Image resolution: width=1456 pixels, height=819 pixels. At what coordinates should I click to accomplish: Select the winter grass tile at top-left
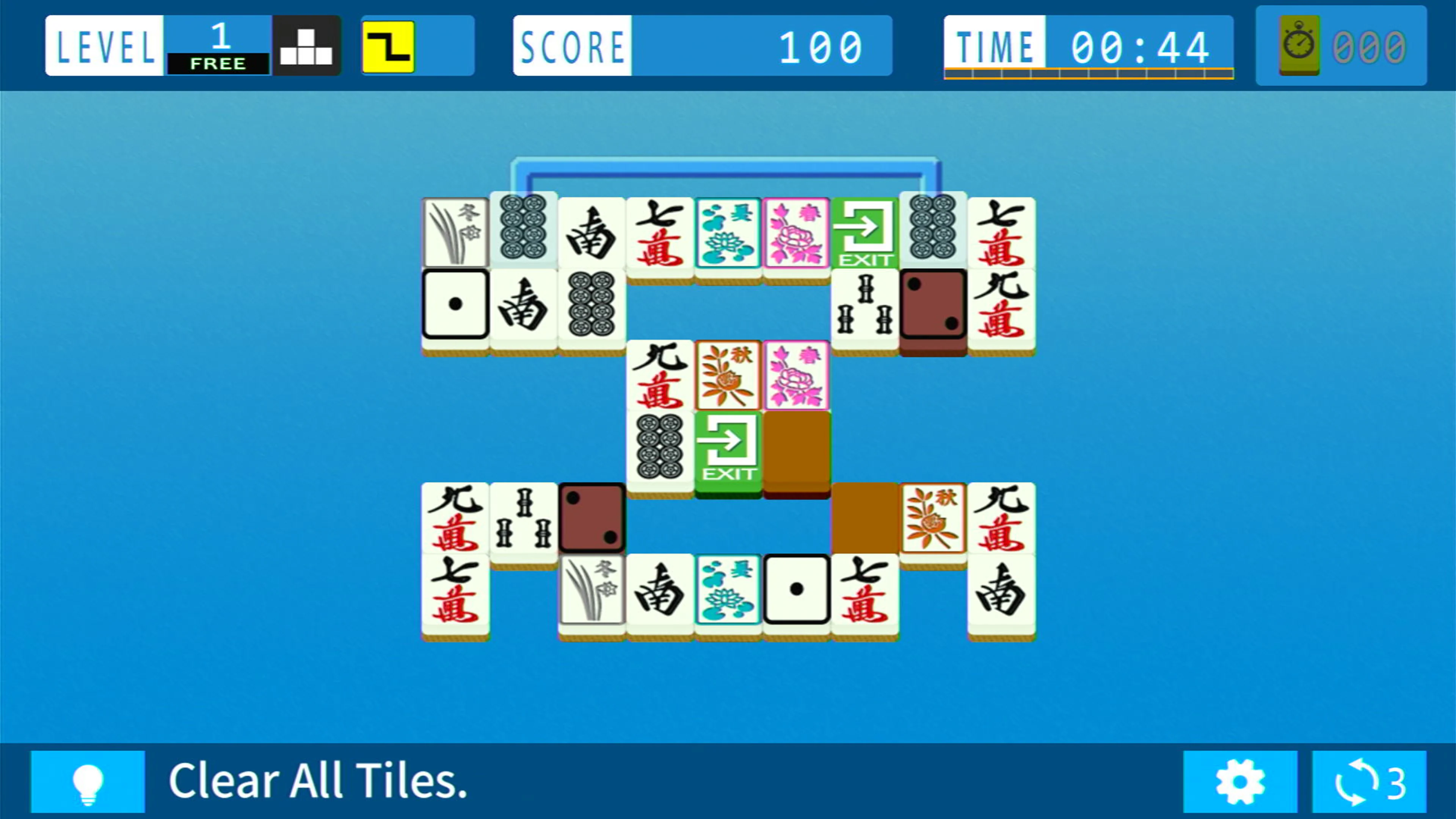click(x=455, y=232)
